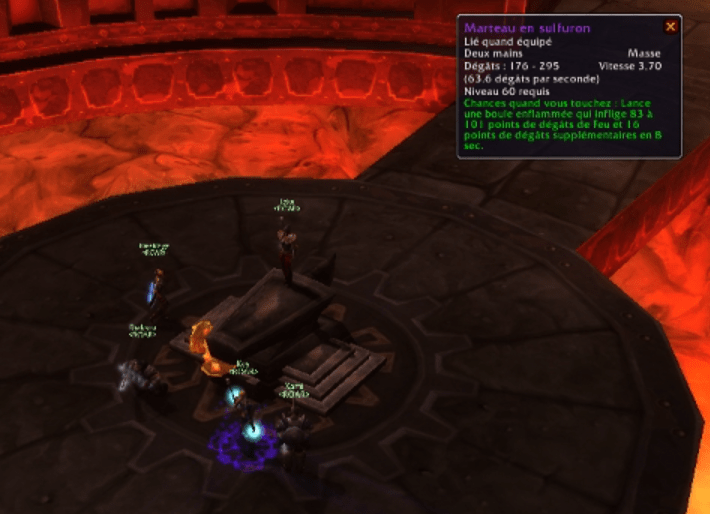710x514 pixels.
Task: Close the Marteau en sulfuron tooltip
Action: 670,27
